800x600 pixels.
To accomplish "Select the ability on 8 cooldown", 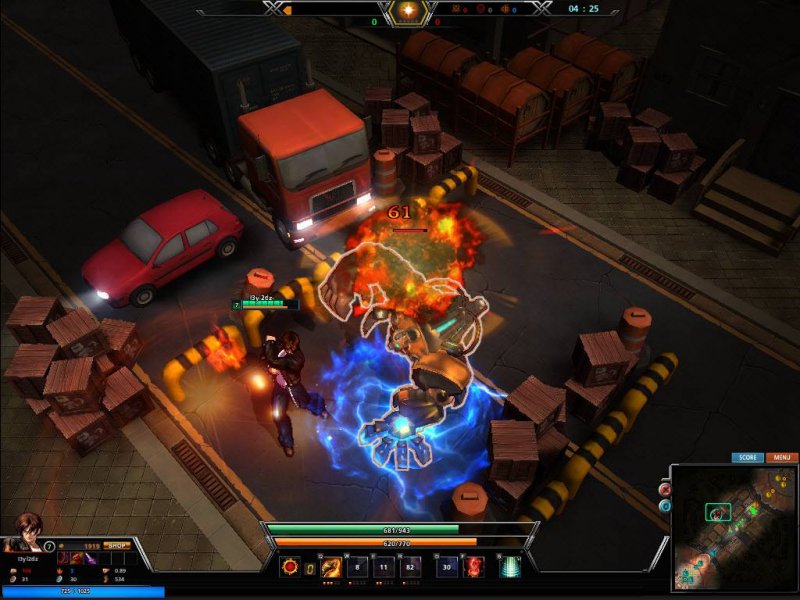I will 358,567.
